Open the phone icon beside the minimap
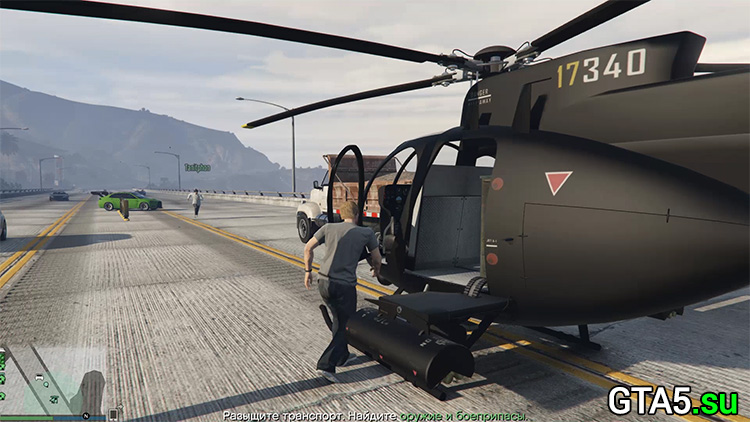 point(115,413)
